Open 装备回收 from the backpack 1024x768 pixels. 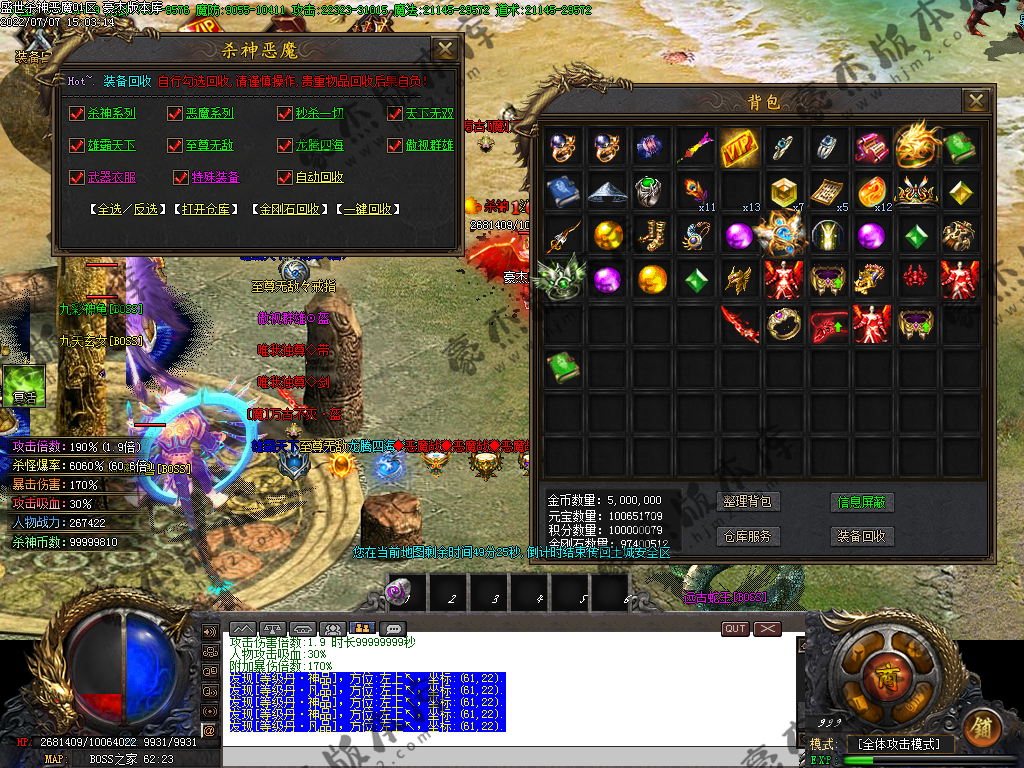(862, 536)
